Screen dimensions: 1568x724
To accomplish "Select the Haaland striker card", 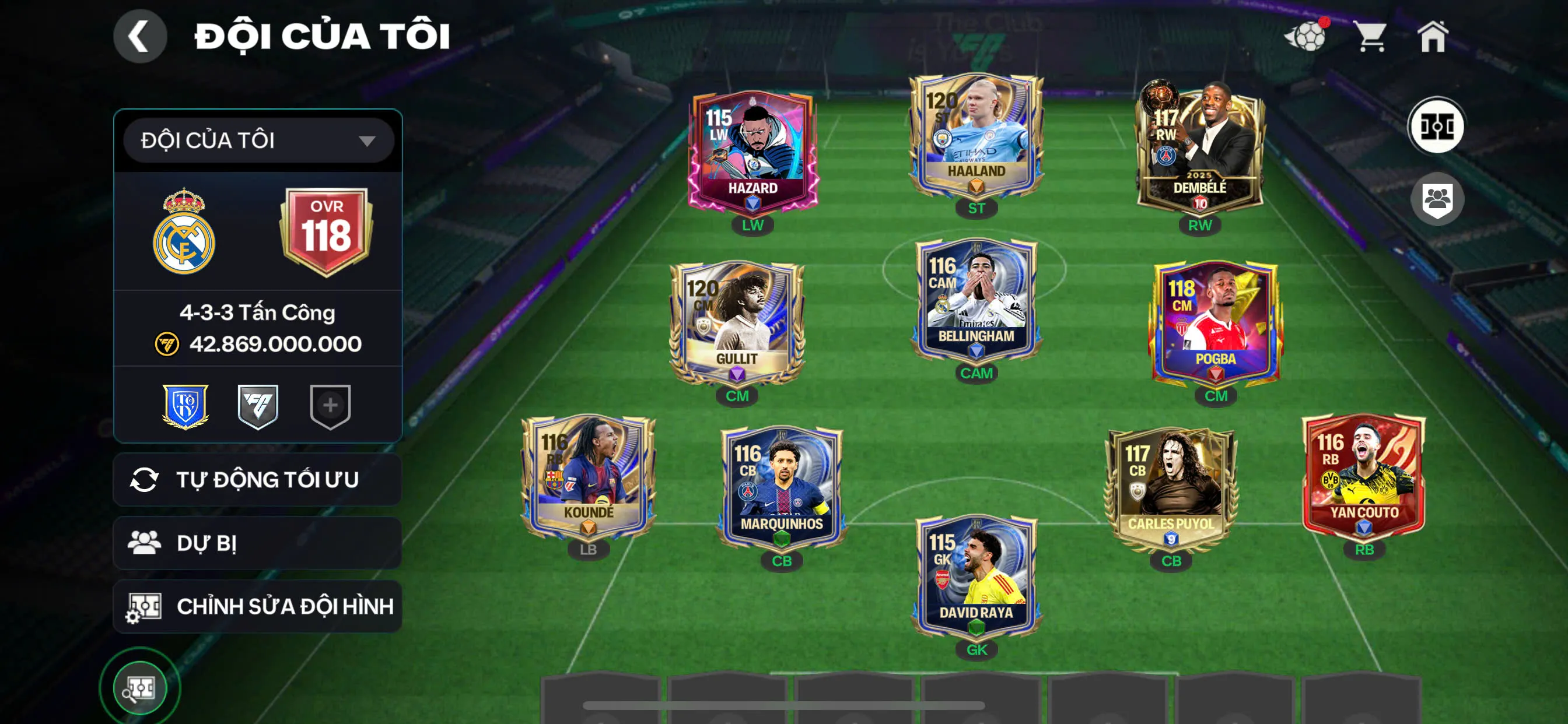I will point(976,137).
